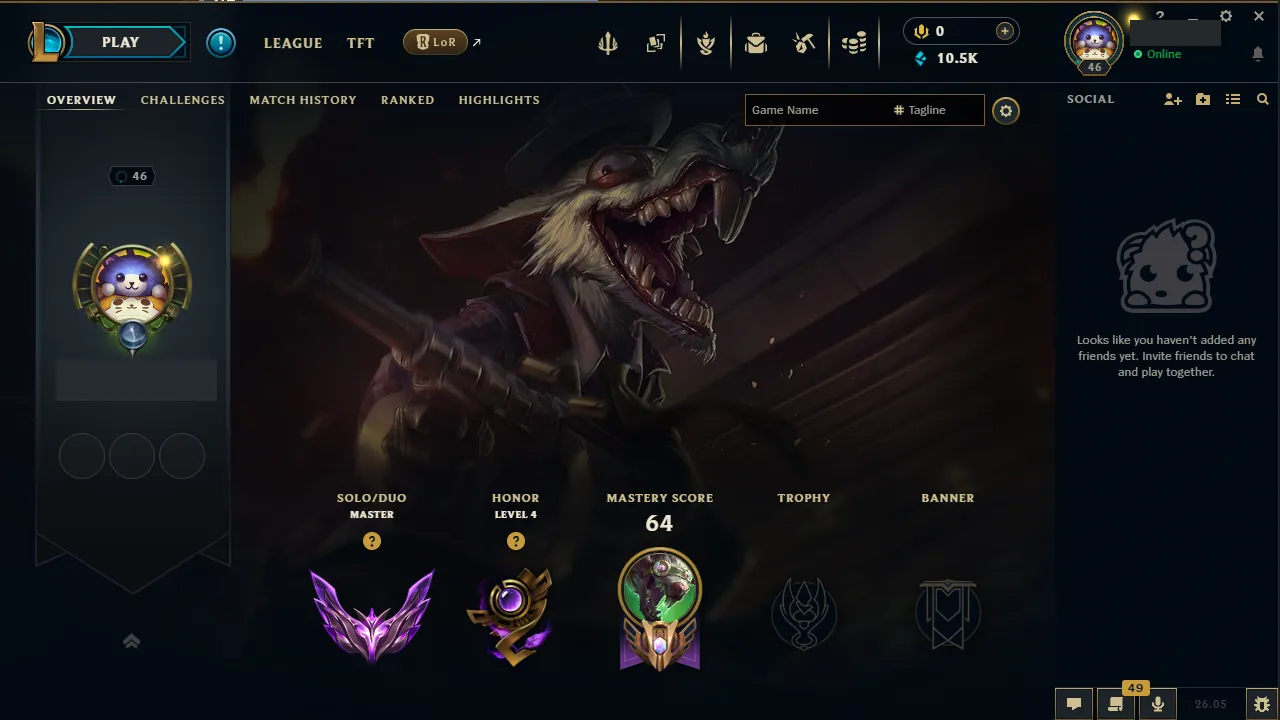Open your Collection
The image size is (1280, 720).
coord(656,43)
